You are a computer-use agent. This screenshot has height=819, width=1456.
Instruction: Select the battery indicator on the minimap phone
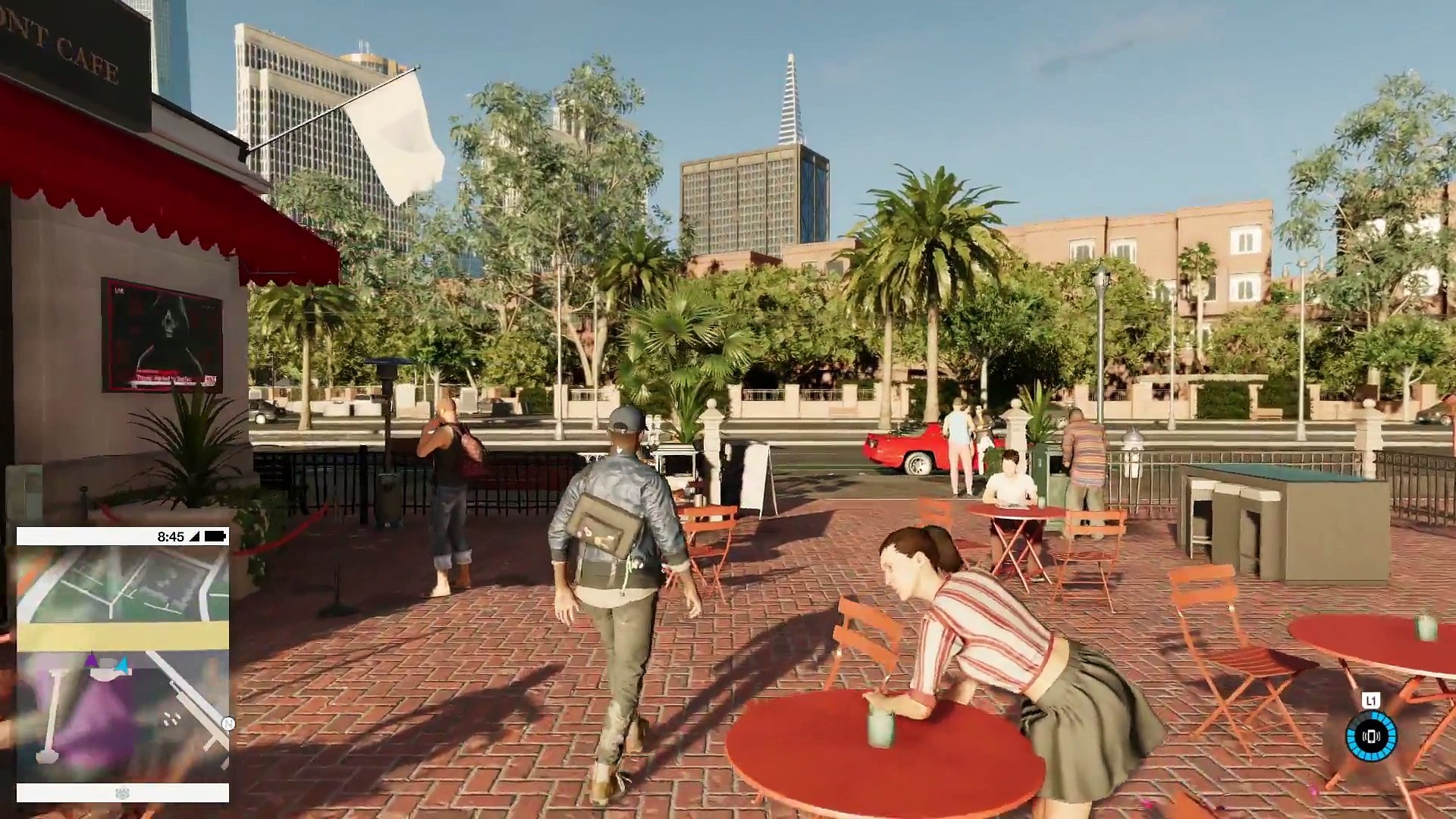[x=215, y=535]
